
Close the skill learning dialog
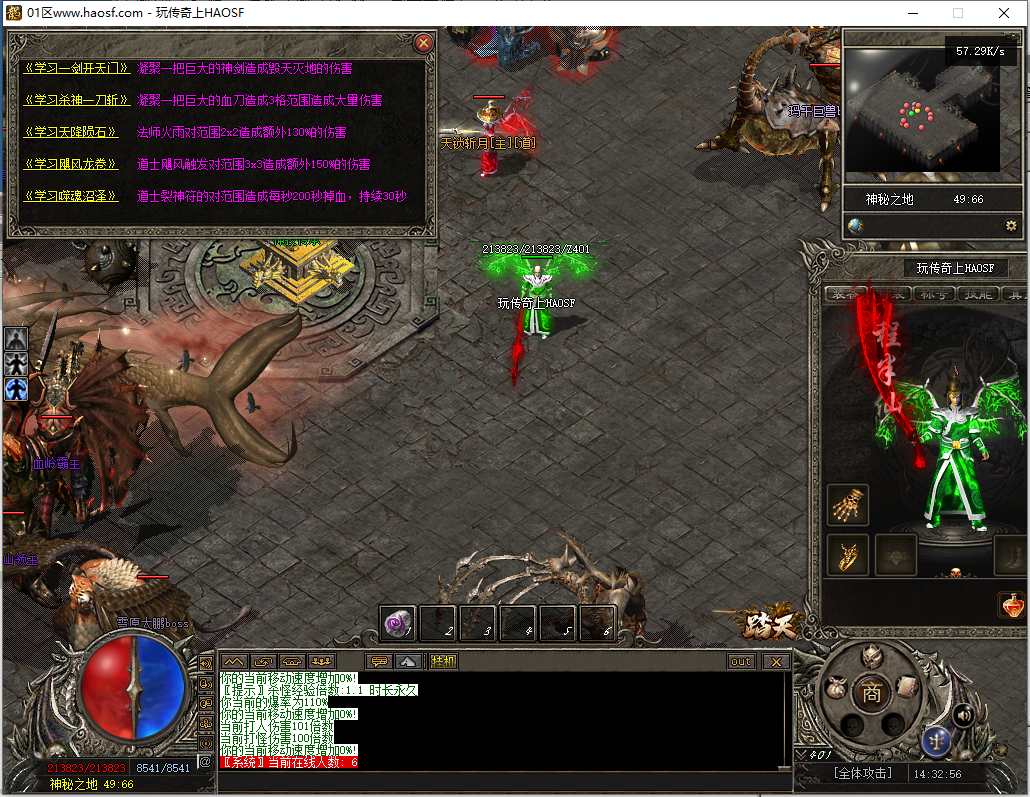click(424, 43)
